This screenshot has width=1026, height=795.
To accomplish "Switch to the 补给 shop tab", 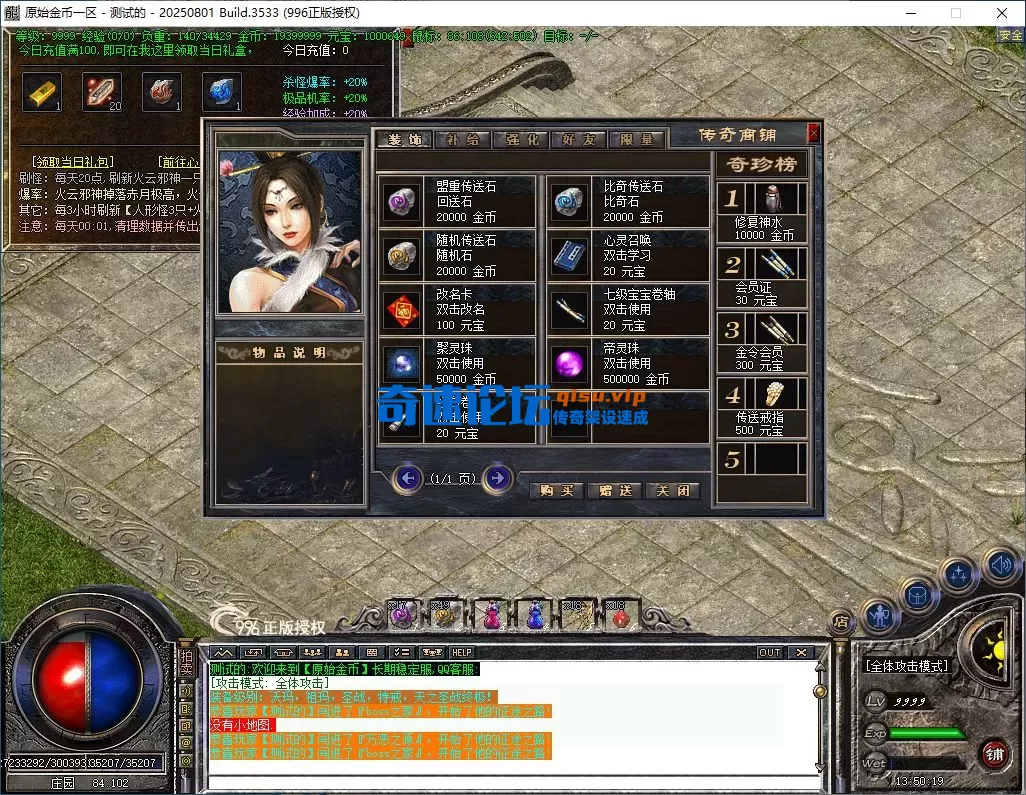I will pos(462,140).
